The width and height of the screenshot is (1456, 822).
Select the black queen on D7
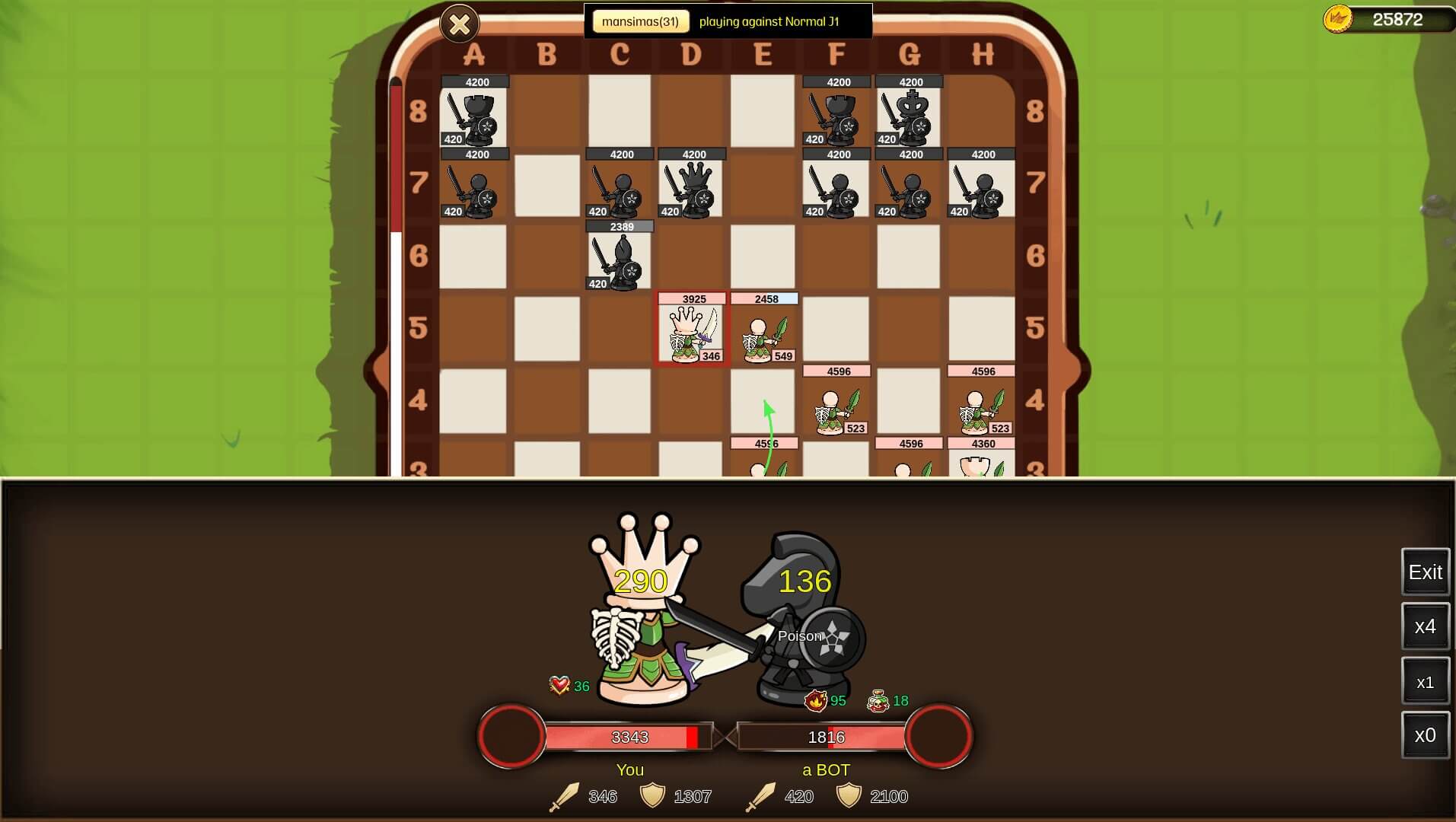coord(691,190)
